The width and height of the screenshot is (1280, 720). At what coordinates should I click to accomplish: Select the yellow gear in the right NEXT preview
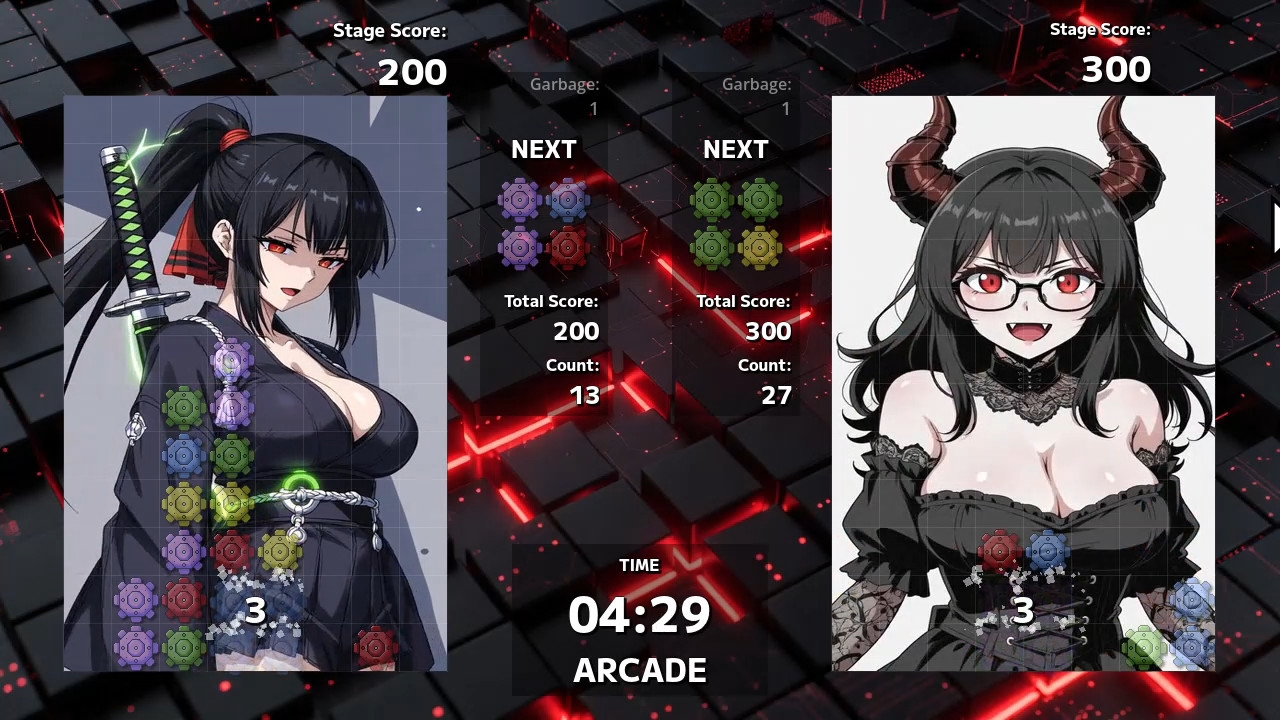point(762,247)
